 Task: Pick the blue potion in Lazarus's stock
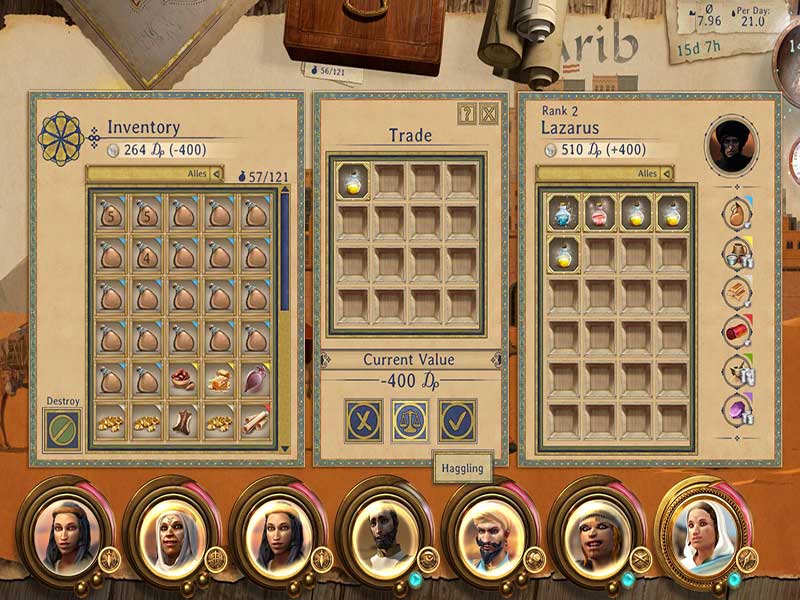(x=563, y=212)
